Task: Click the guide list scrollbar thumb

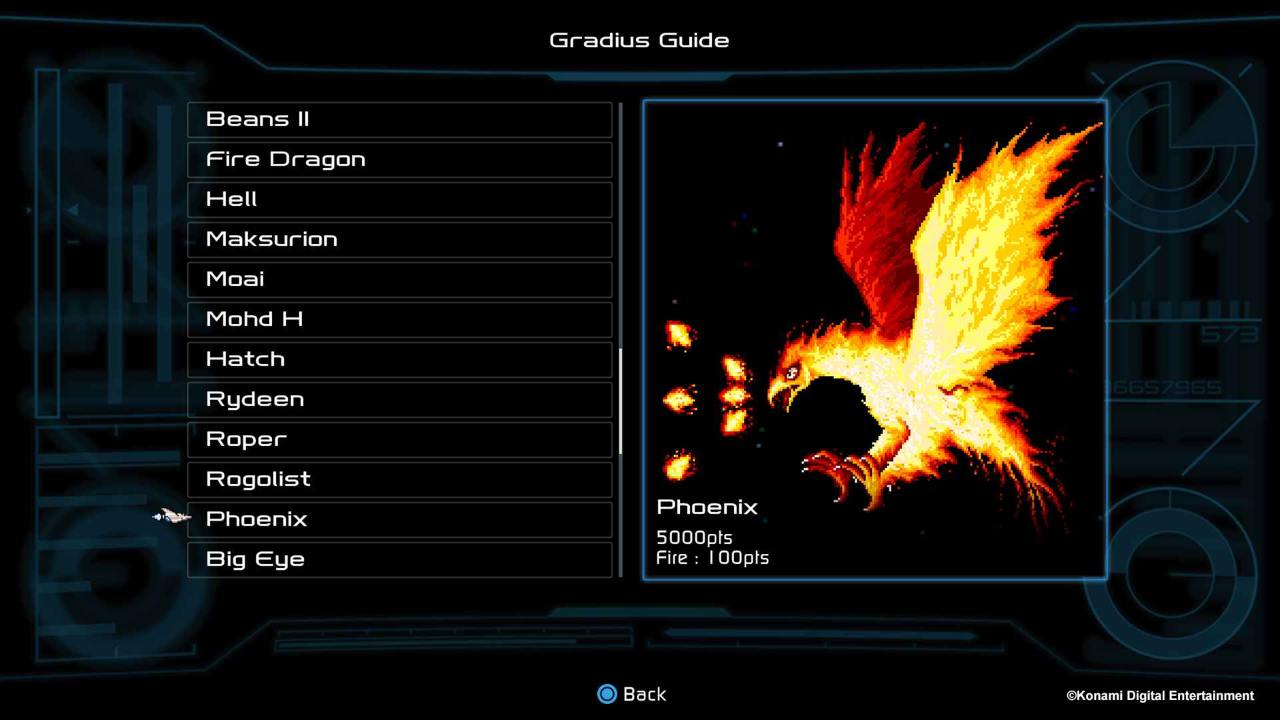Action: [x=621, y=400]
